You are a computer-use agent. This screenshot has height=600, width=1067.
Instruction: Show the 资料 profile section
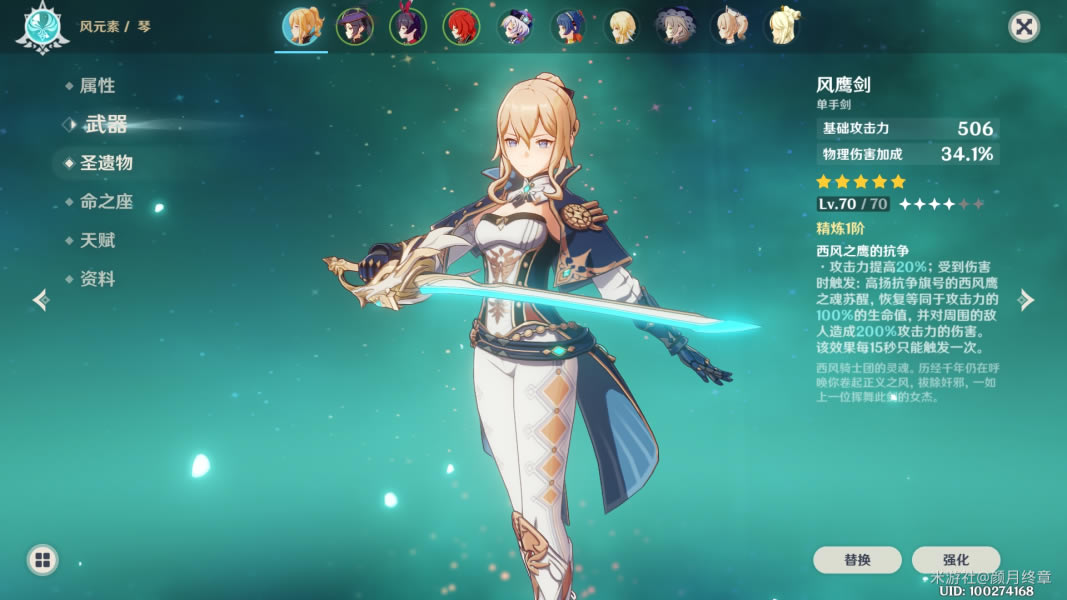click(97, 280)
